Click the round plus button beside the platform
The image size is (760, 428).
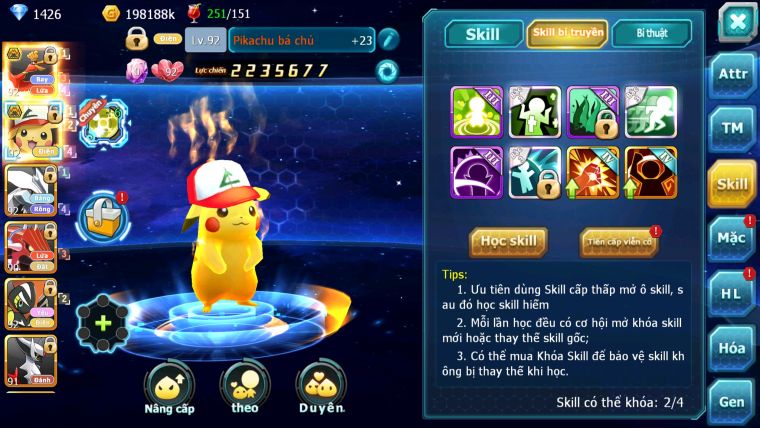click(x=103, y=324)
